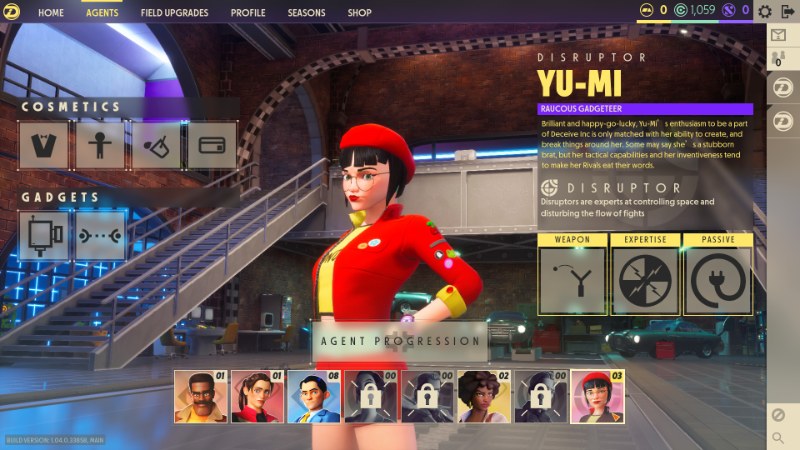Show the Passive plug ability
Screen dimensions: 800x450
click(717, 280)
